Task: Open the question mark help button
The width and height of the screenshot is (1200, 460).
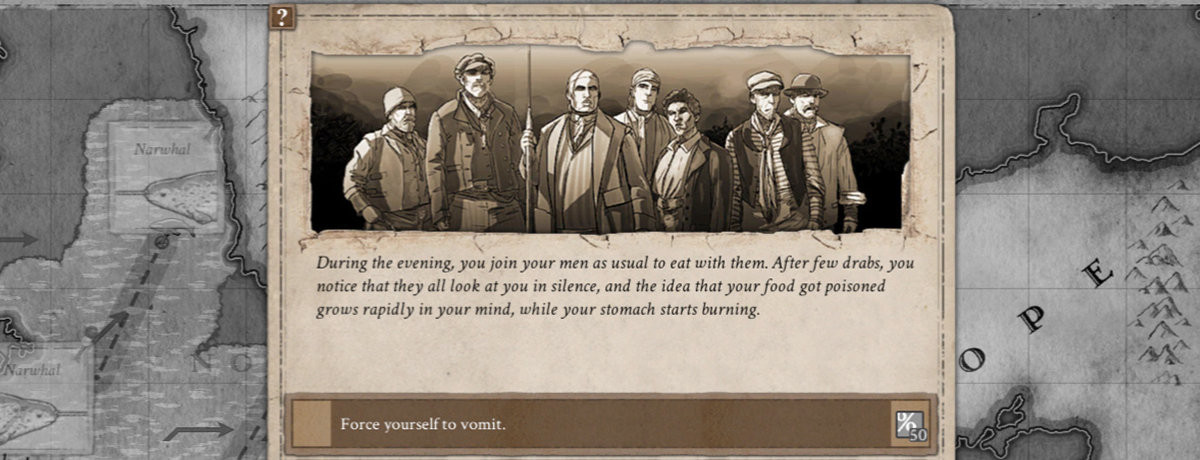Action: (283, 16)
